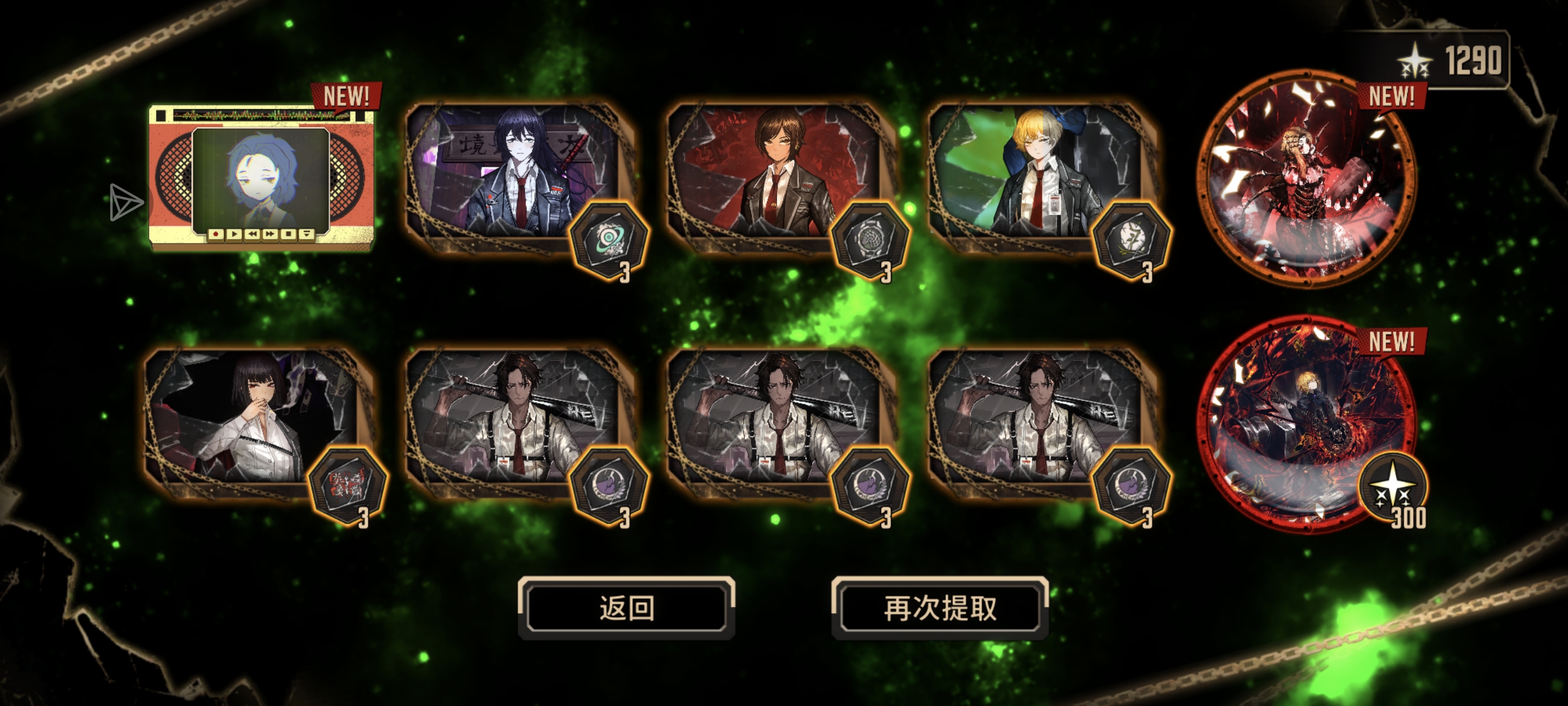Fast-forward the cassette recording

coord(270,235)
